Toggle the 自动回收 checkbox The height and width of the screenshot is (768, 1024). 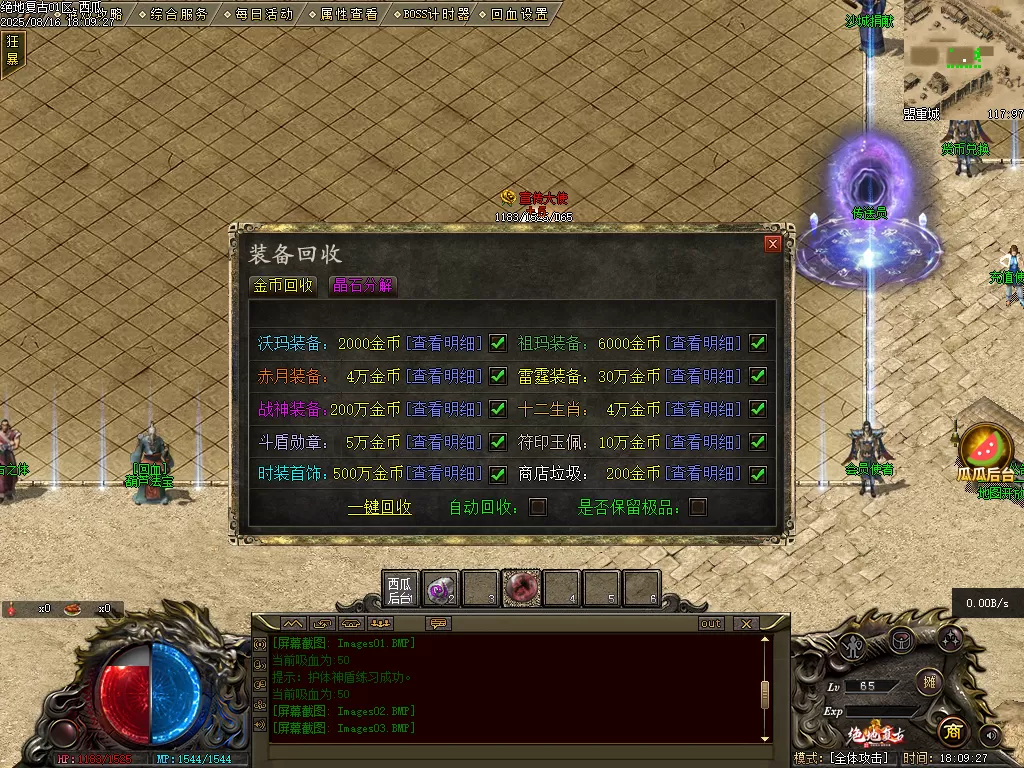[538, 507]
